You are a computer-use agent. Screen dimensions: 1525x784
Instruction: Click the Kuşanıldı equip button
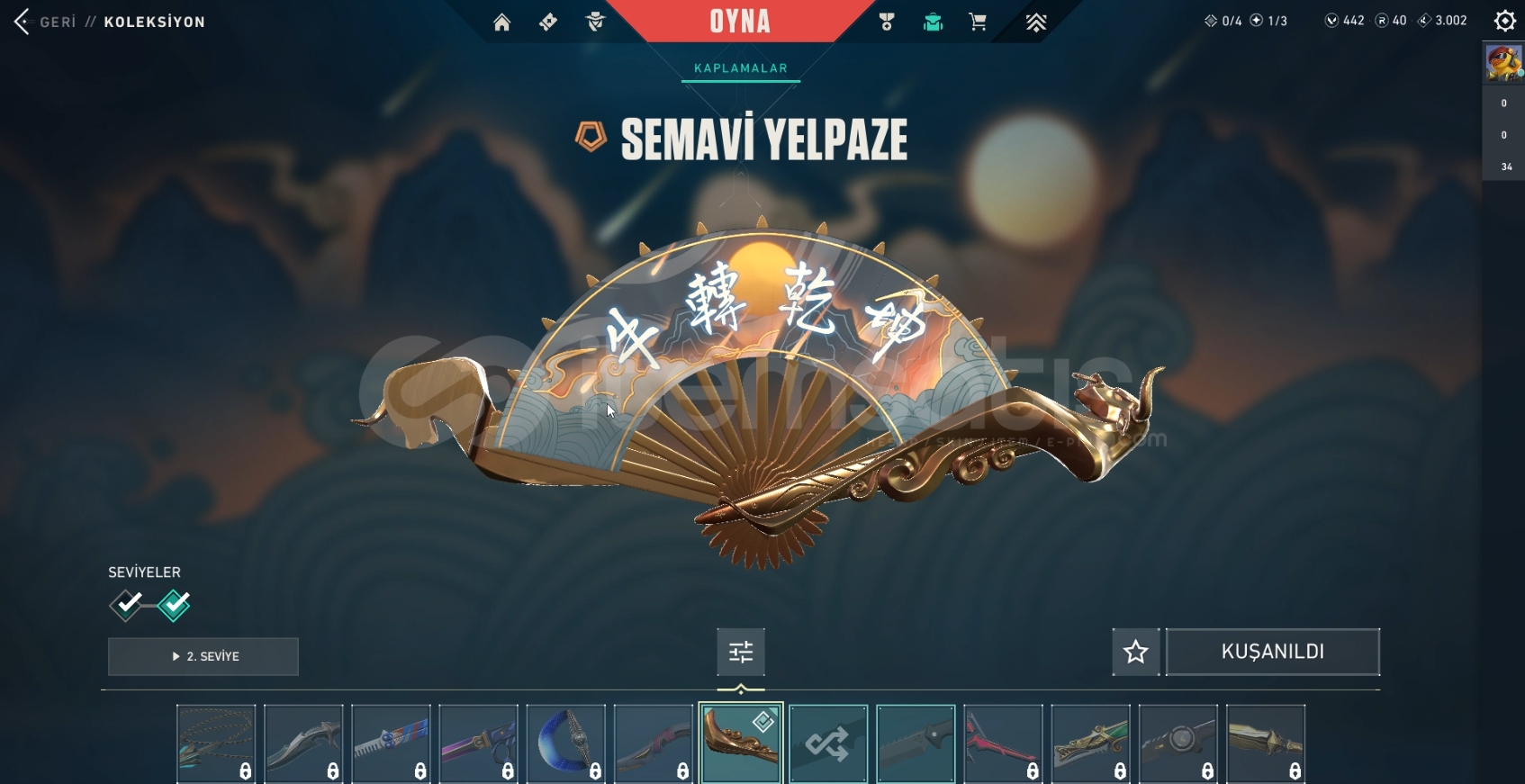point(1272,652)
